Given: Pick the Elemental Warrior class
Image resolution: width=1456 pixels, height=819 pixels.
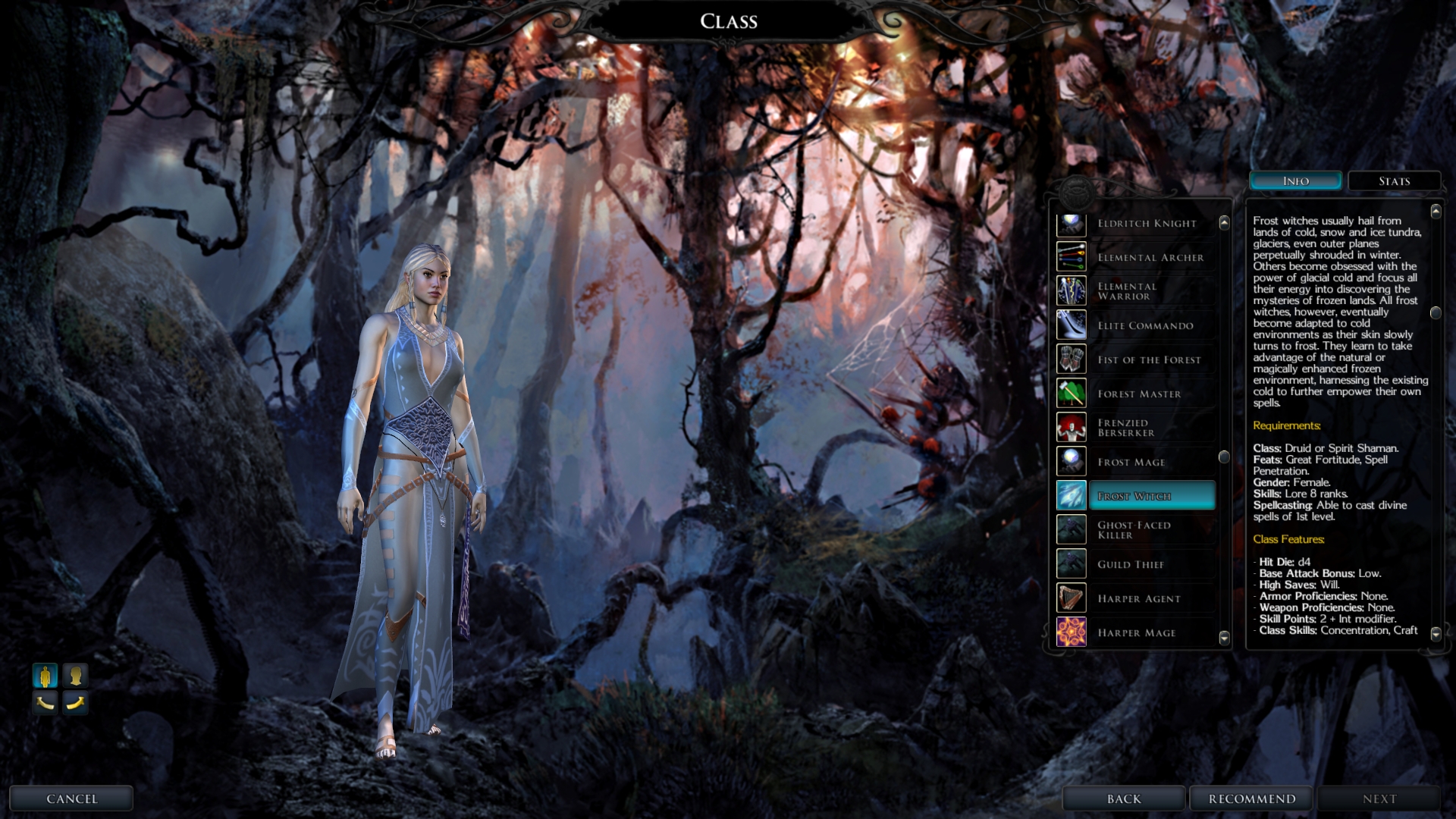Looking at the screenshot, I should (1127, 291).
